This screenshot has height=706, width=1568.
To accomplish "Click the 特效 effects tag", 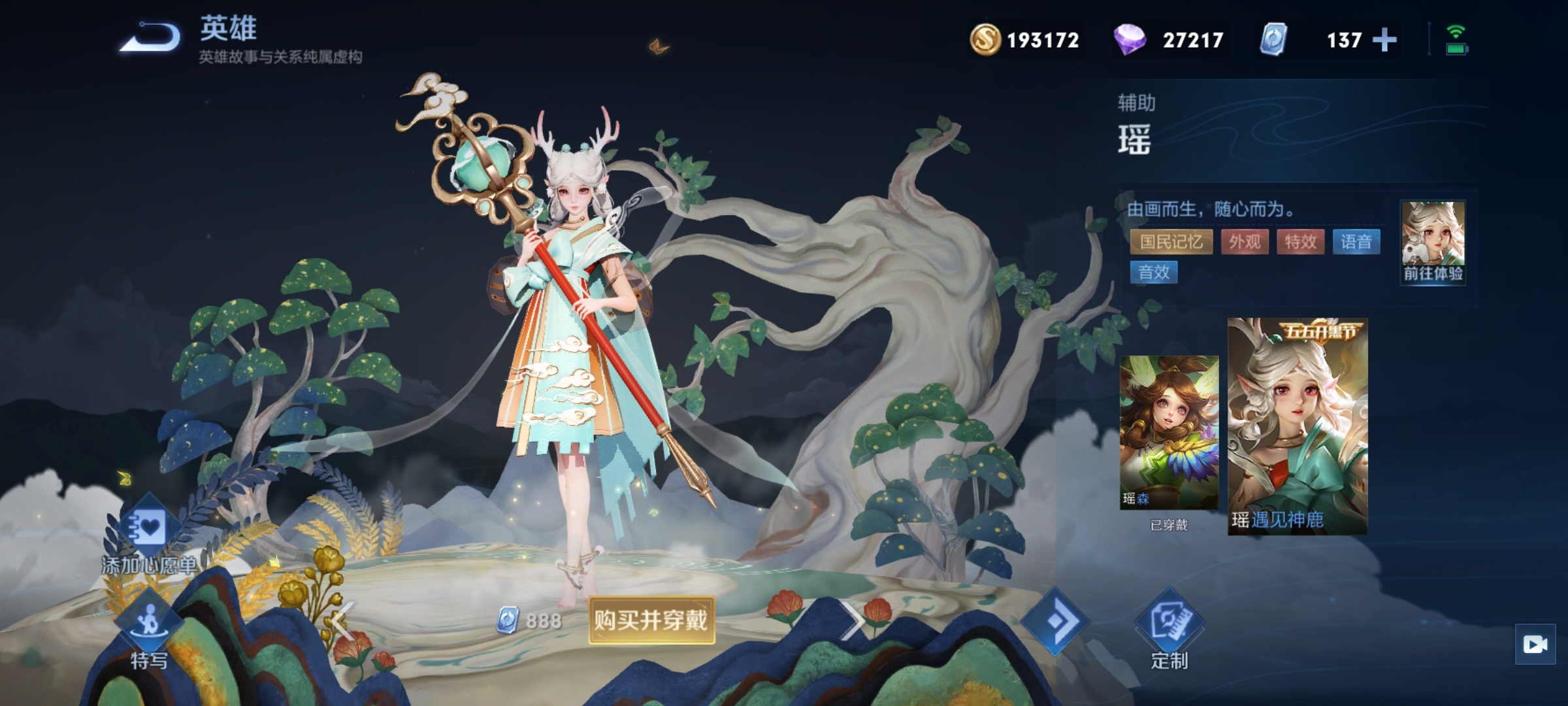I will [1300, 242].
